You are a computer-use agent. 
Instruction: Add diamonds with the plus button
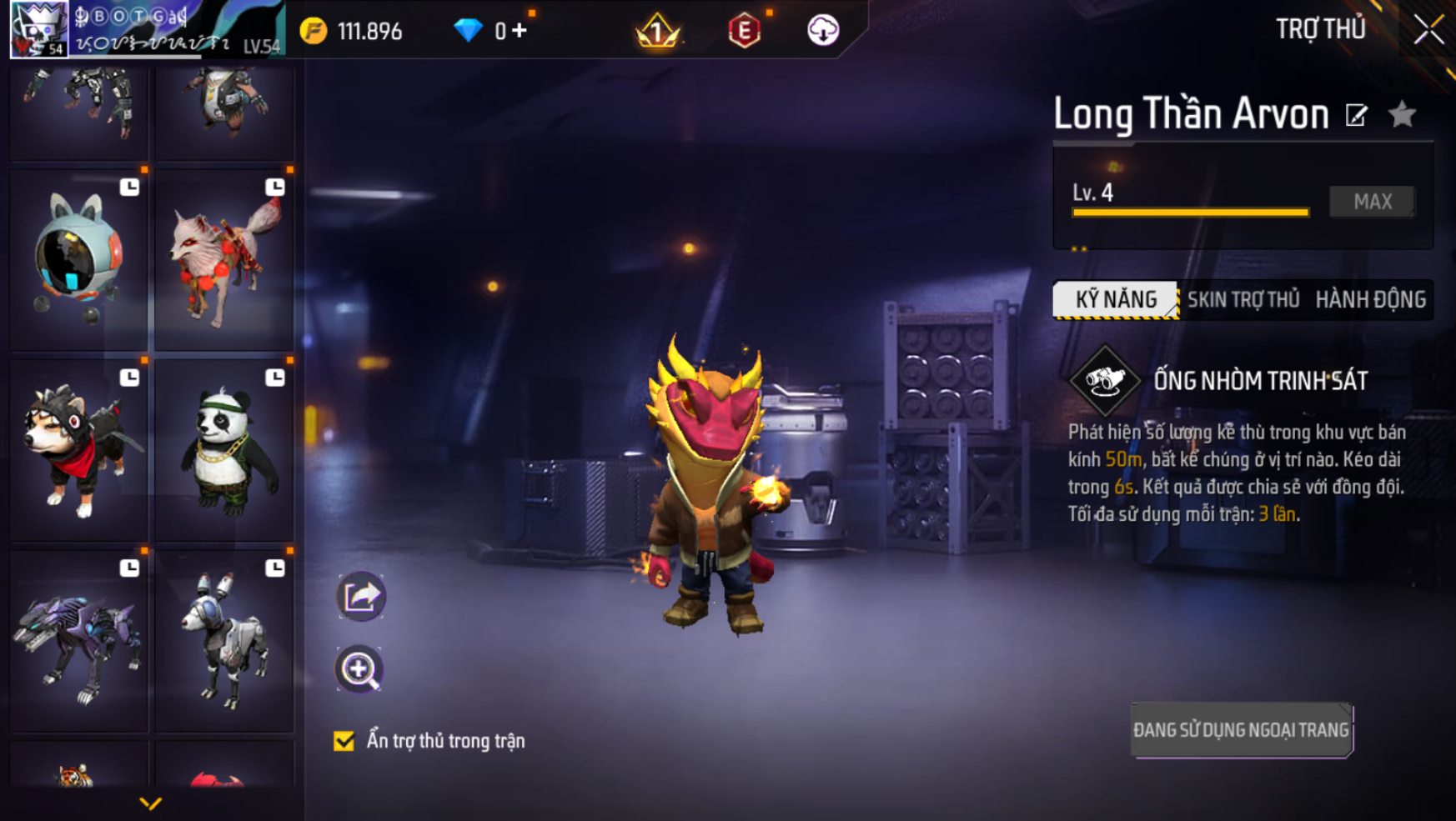(520, 31)
